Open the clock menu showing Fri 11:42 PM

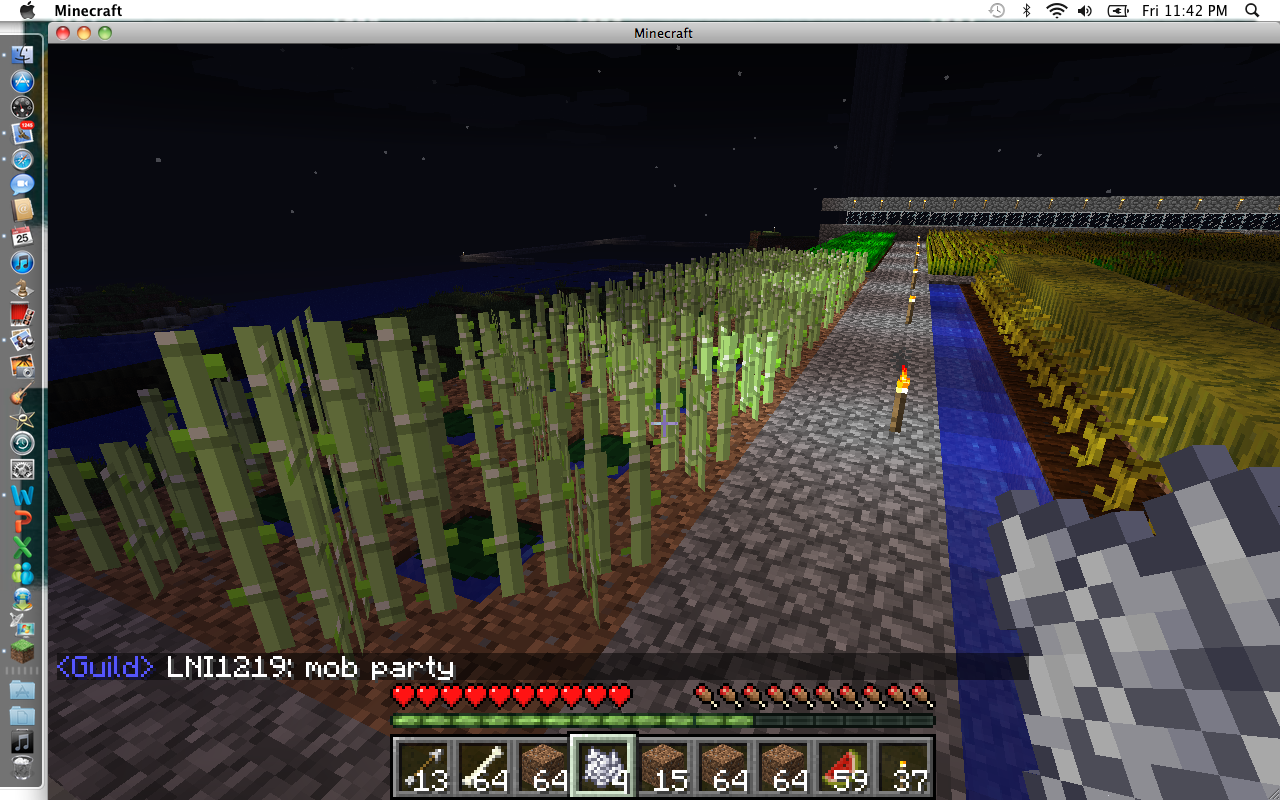(x=1185, y=11)
